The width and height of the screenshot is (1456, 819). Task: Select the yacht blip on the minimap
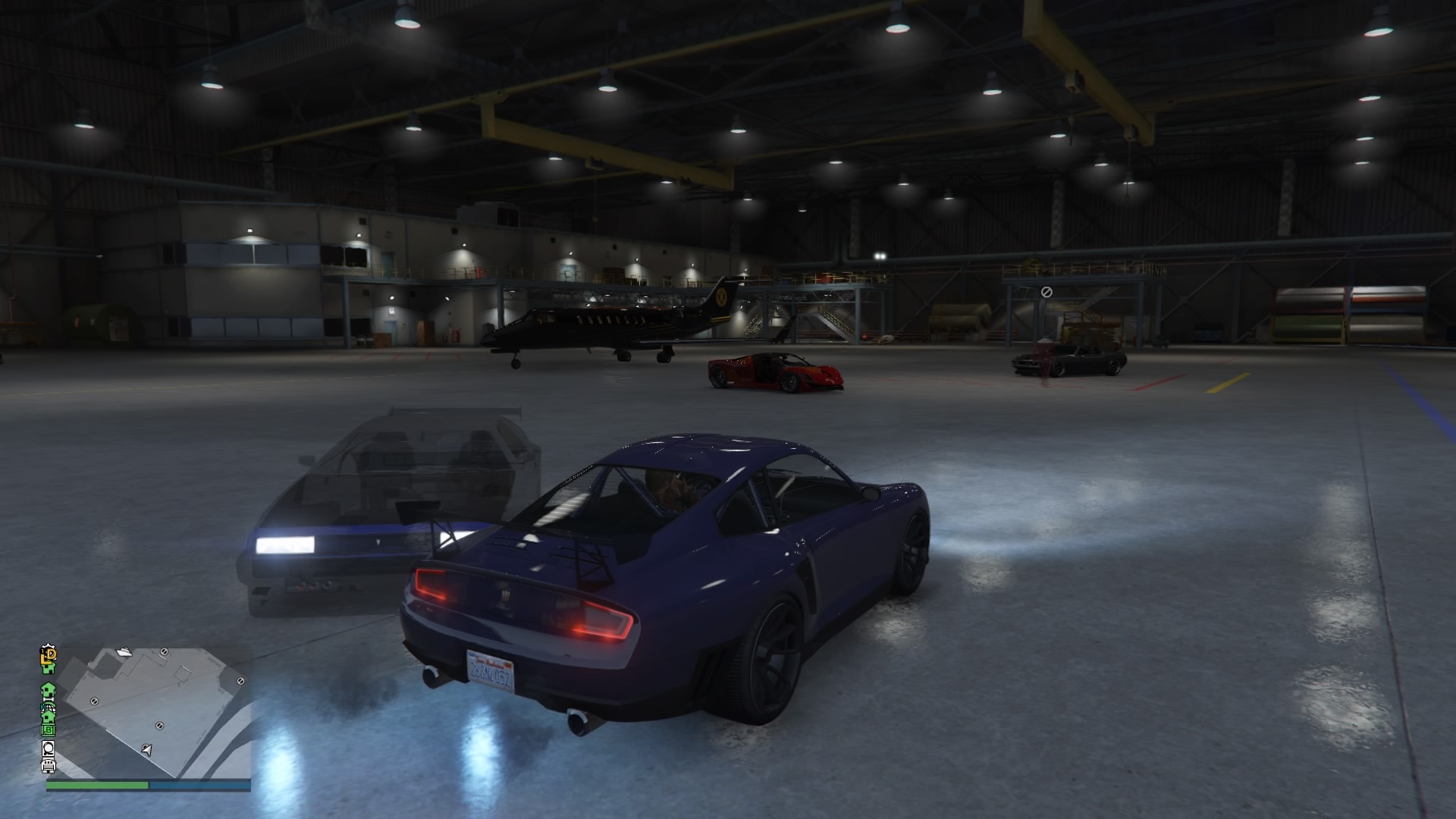tap(125, 651)
